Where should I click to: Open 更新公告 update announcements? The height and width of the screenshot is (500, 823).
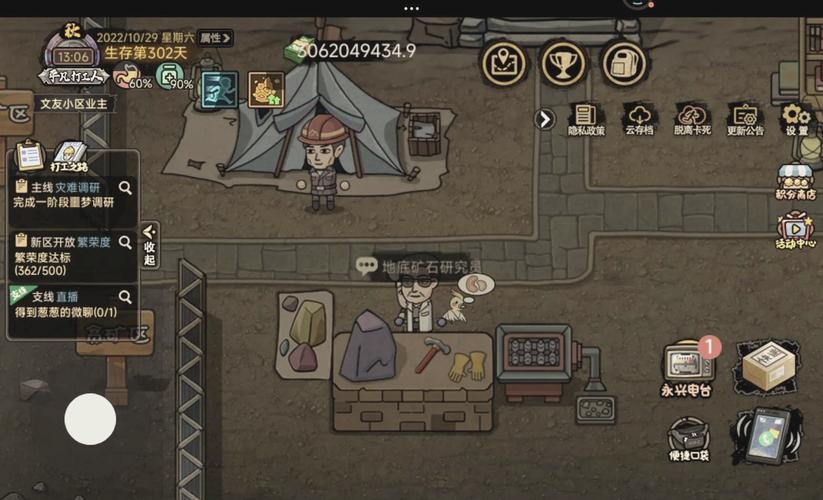pos(744,119)
